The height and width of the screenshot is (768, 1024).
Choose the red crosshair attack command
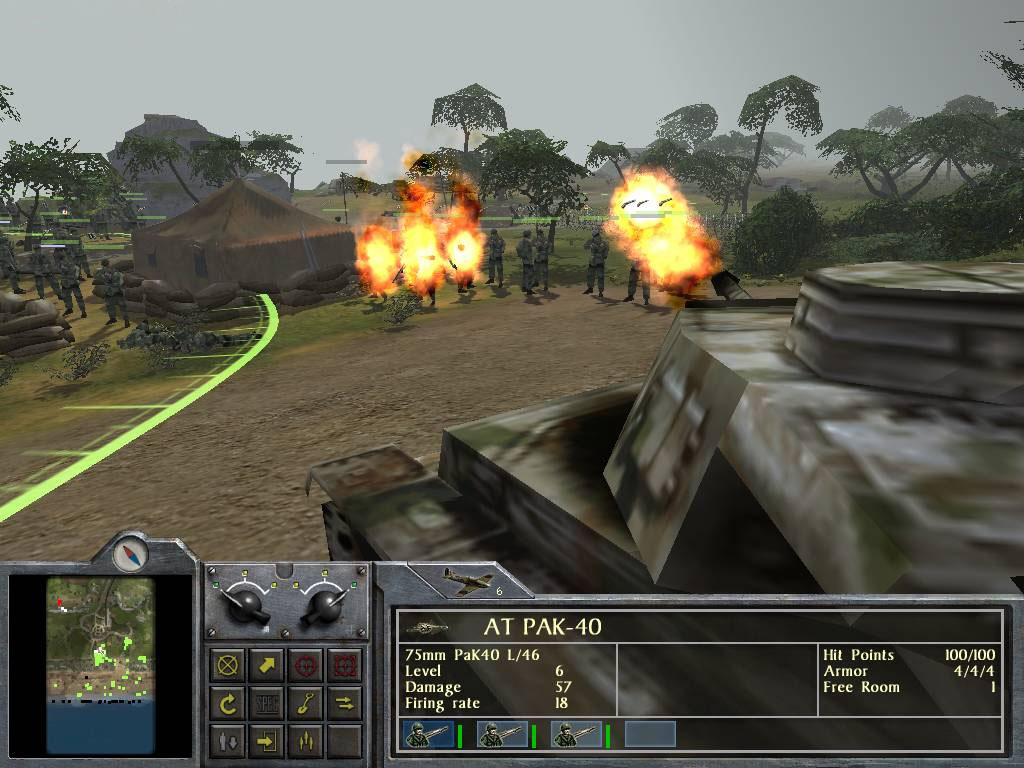[305, 665]
